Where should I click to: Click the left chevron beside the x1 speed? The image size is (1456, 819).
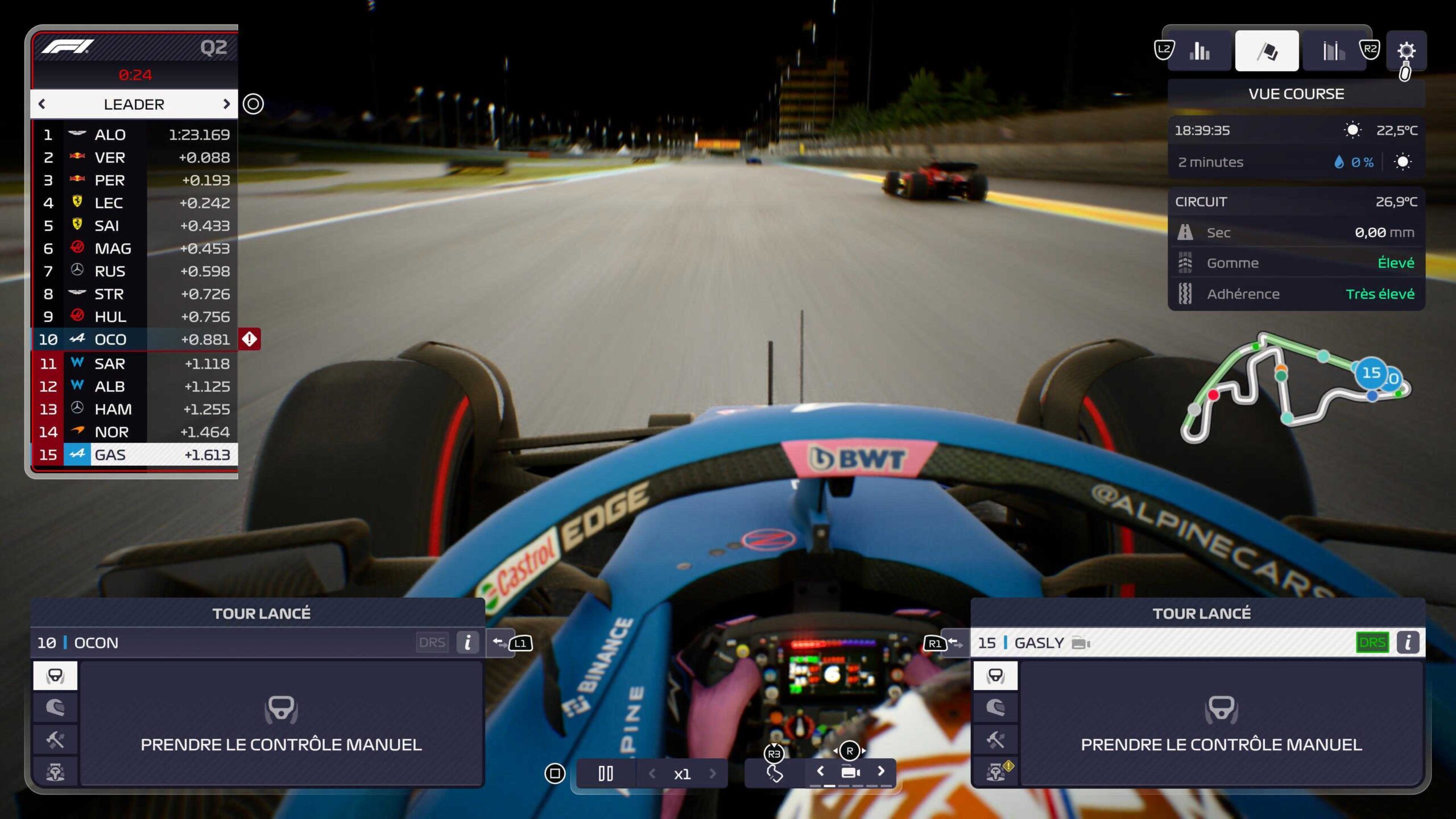tap(653, 773)
